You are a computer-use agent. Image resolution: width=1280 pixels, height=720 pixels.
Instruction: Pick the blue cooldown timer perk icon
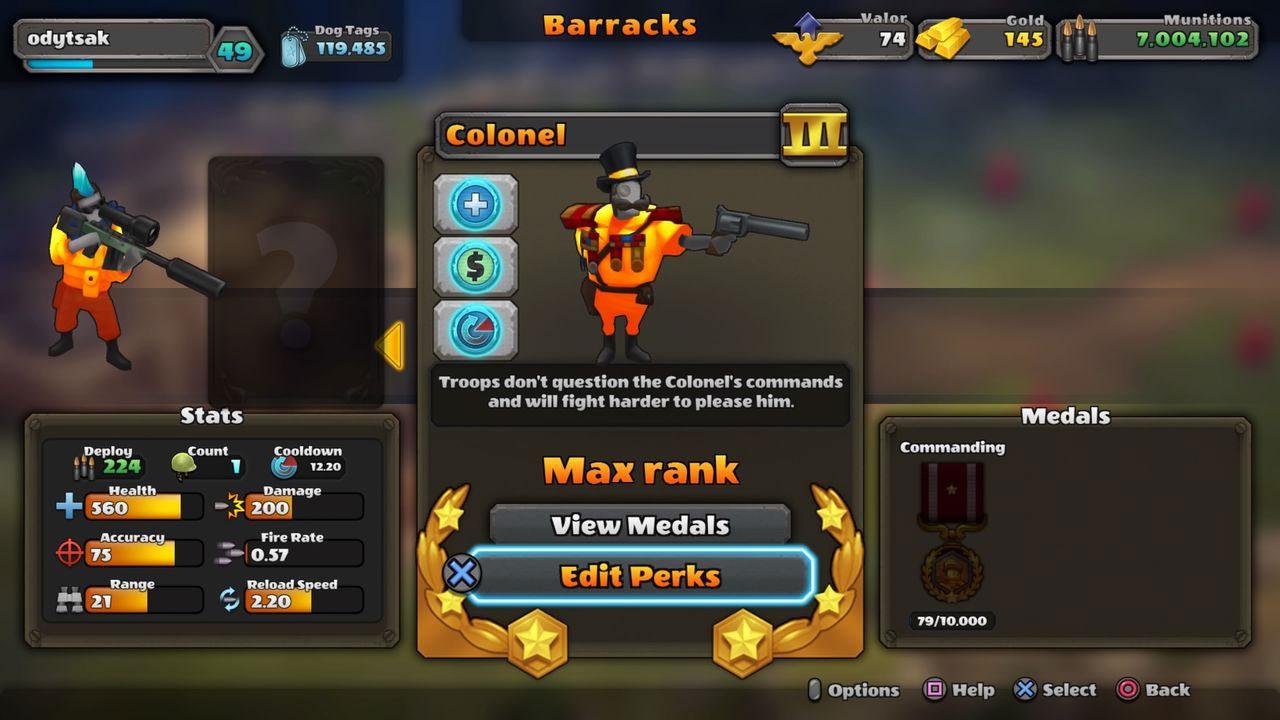point(475,330)
